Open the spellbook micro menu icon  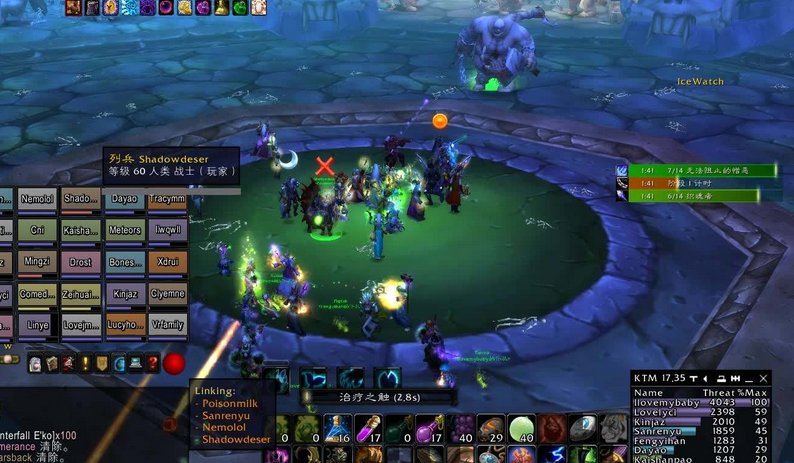(50, 363)
